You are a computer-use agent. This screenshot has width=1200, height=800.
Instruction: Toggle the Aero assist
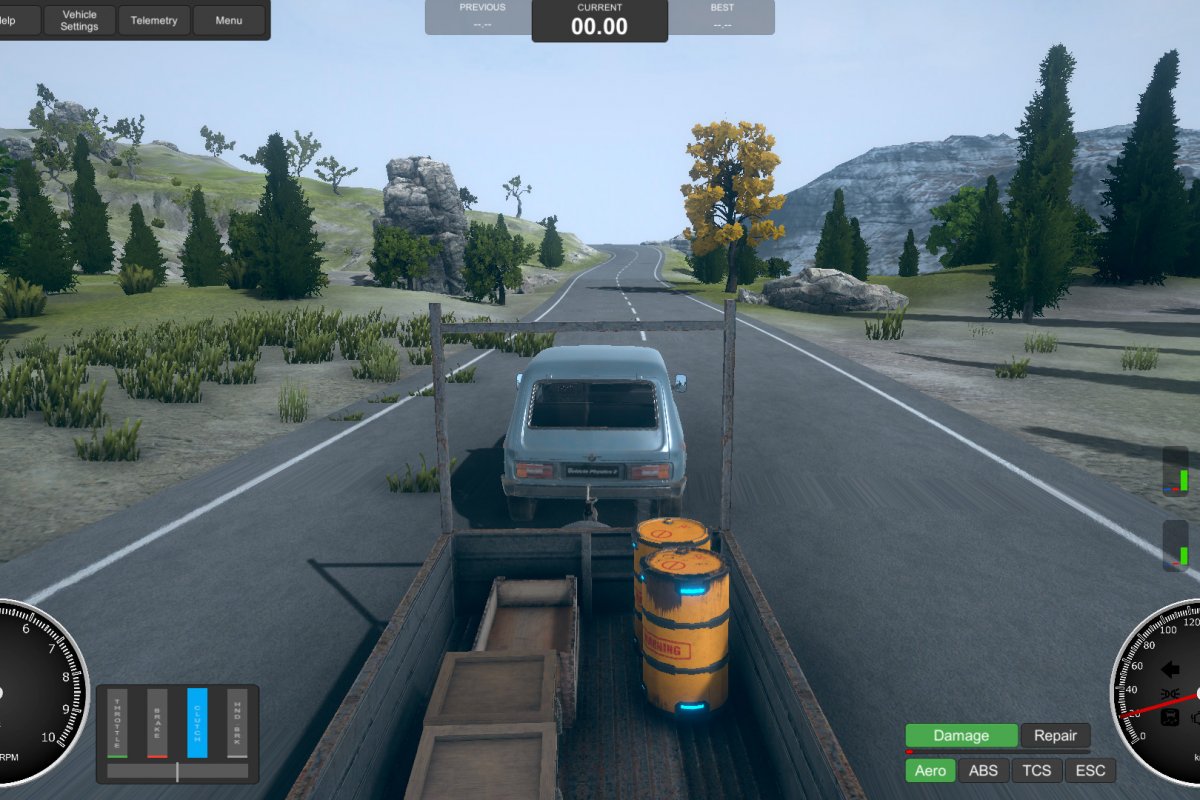click(x=930, y=770)
